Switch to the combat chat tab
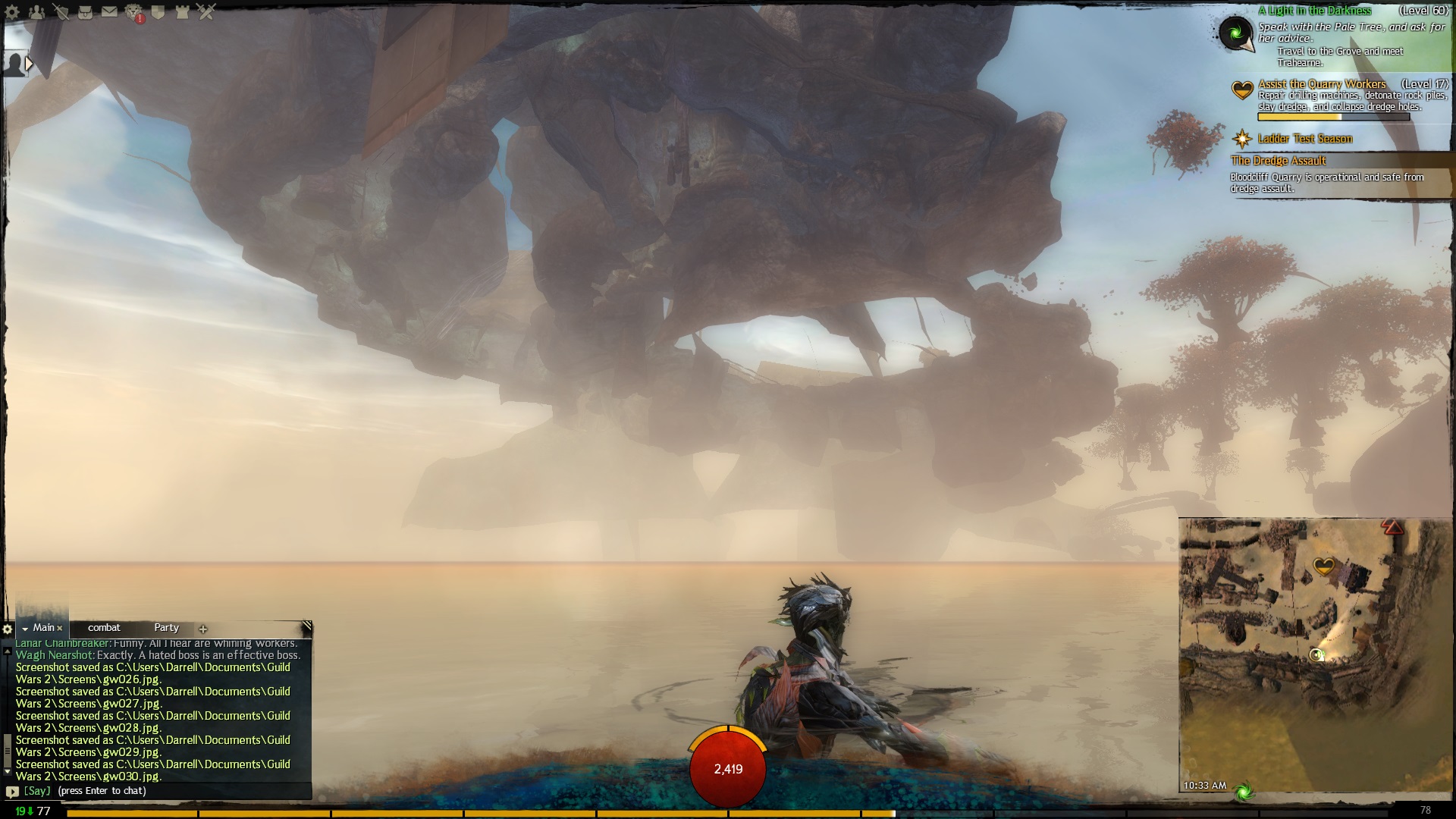Viewport: 1456px width, 819px height. (x=104, y=628)
